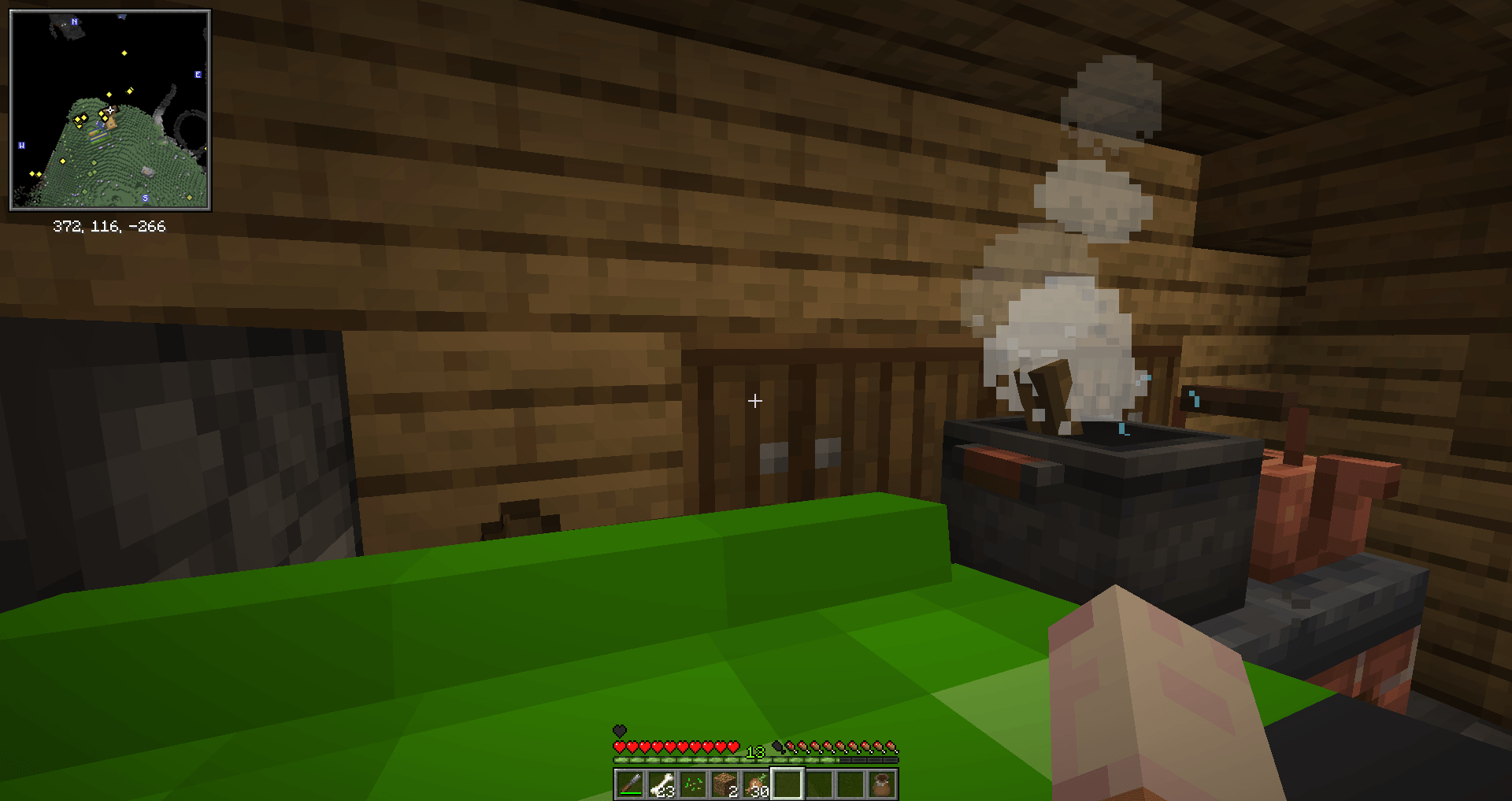Screen dimensions: 1512x801
Task: Click the S compass marker on the minimap
Action: [146, 198]
